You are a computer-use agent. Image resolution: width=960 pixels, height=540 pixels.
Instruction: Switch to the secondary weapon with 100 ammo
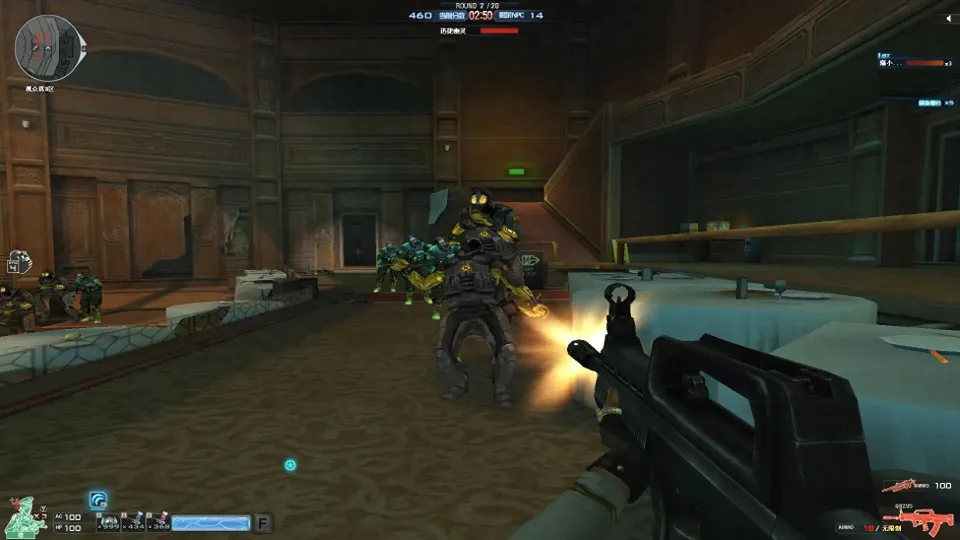pos(903,485)
